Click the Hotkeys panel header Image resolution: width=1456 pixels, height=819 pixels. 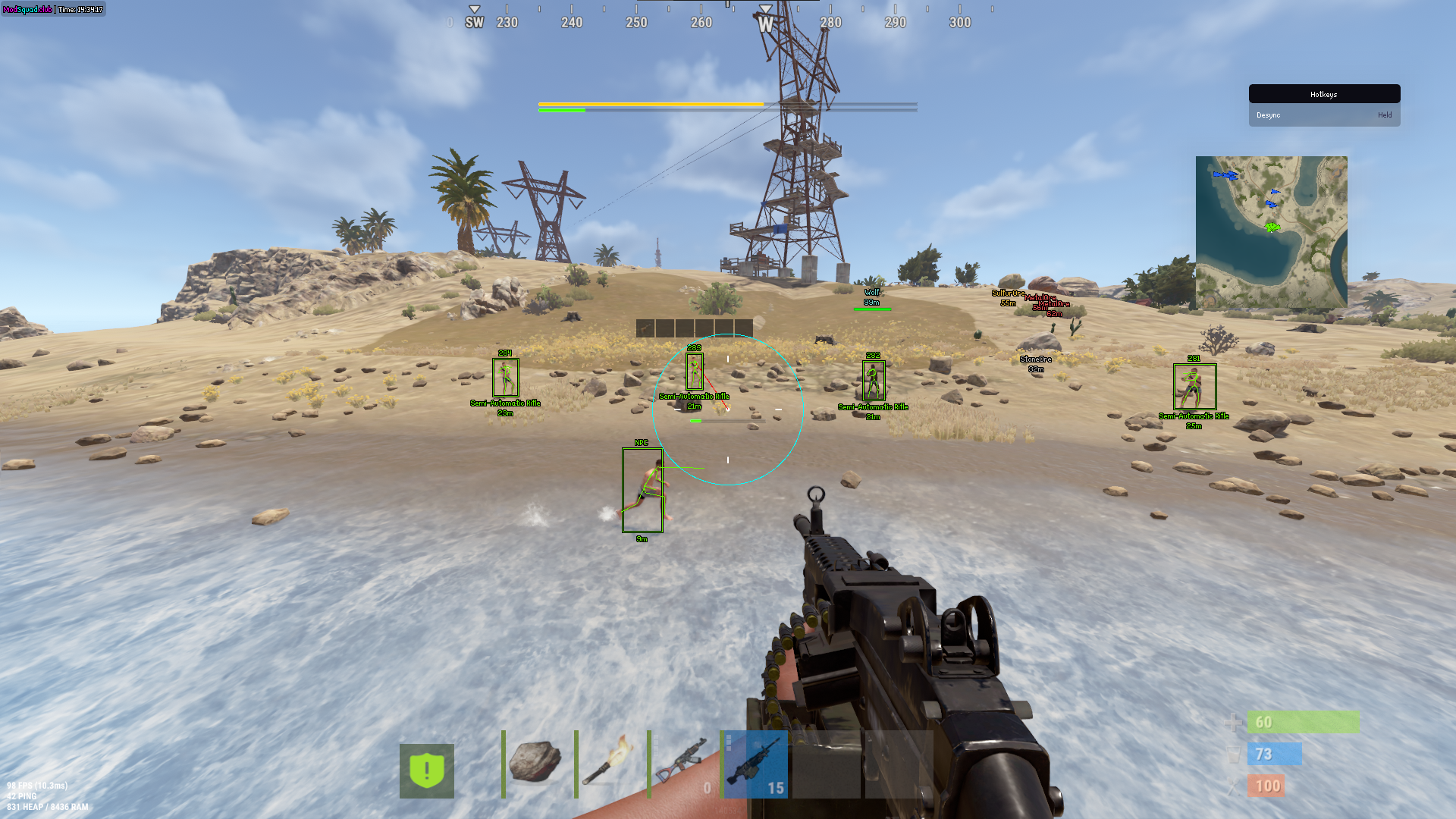1324,94
